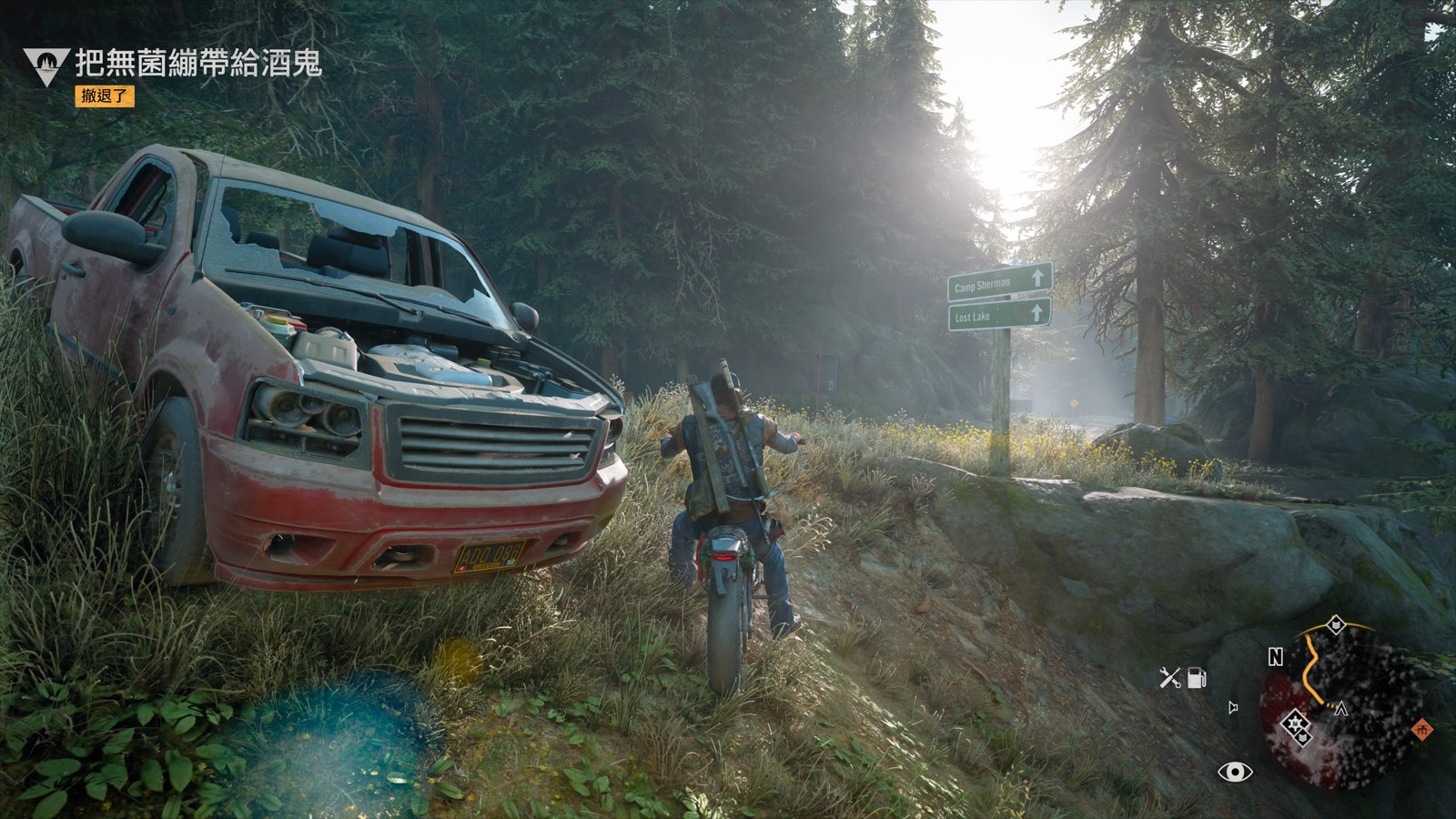
Task: Click the chevron marker on the orange arc
Action: pyautogui.click(x=1335, y=624)
